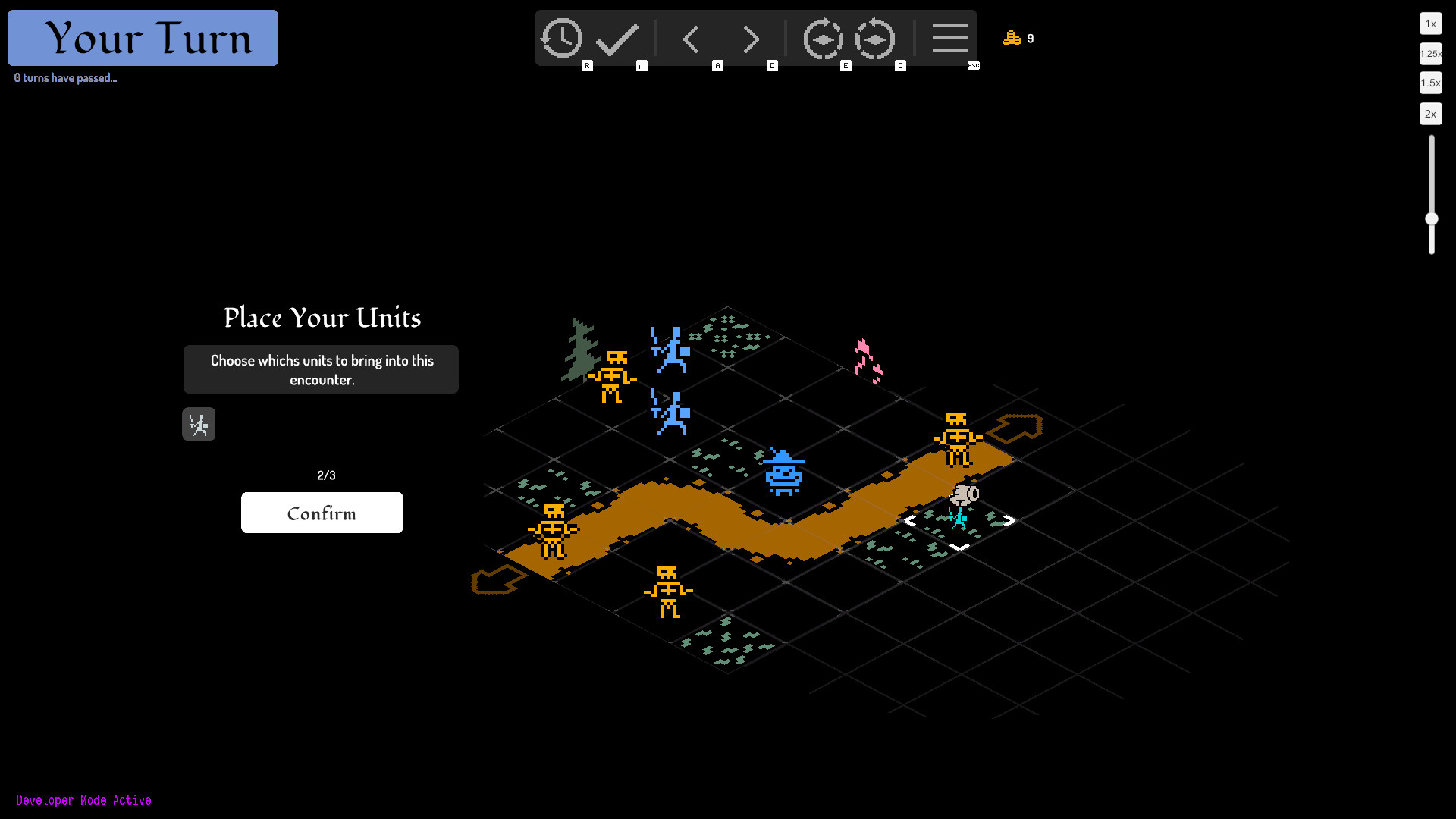
Task: Rotate camera clockwise
Action: click(x=823, y=39)
